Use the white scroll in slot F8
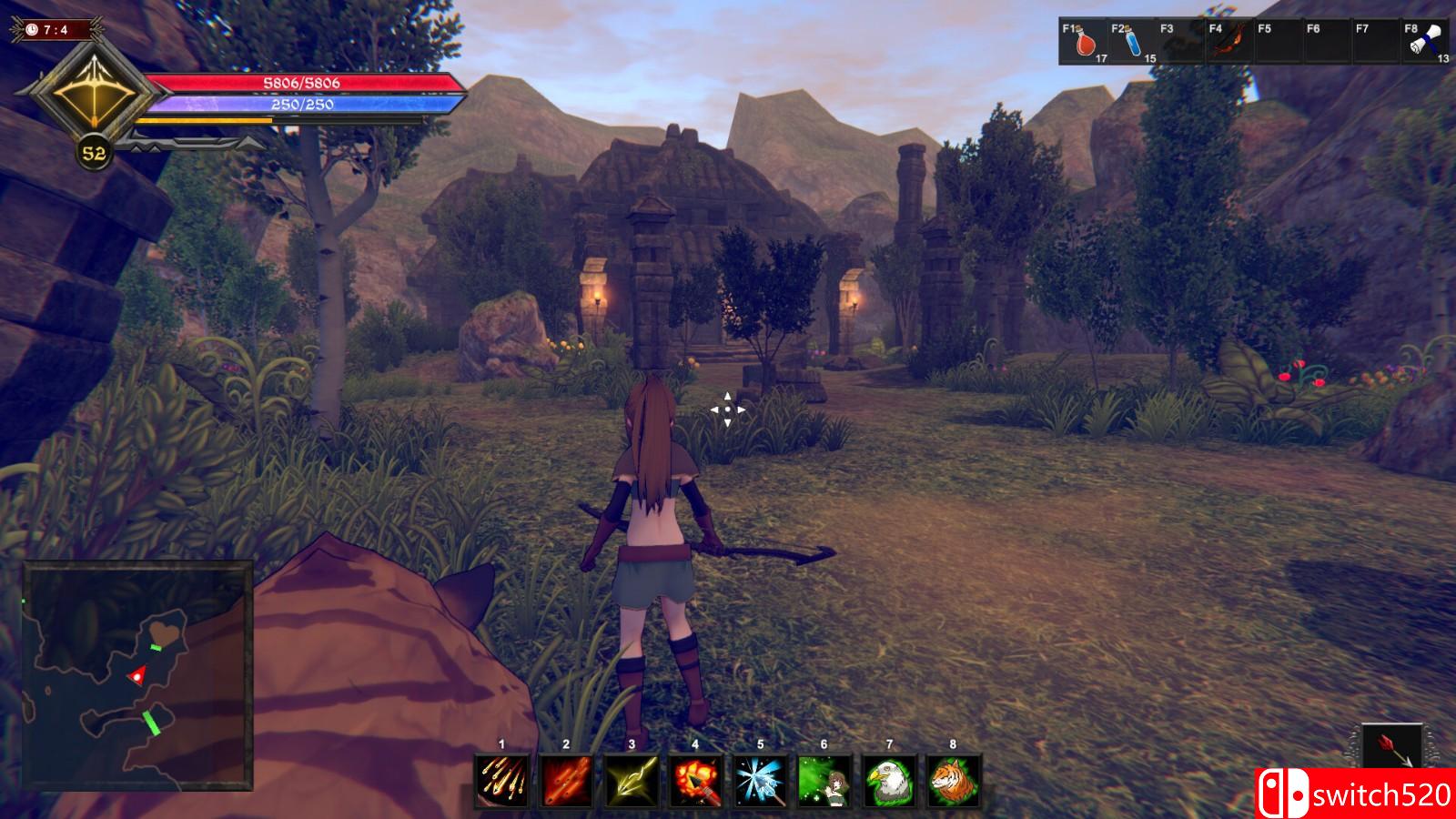 [1425, 42]
